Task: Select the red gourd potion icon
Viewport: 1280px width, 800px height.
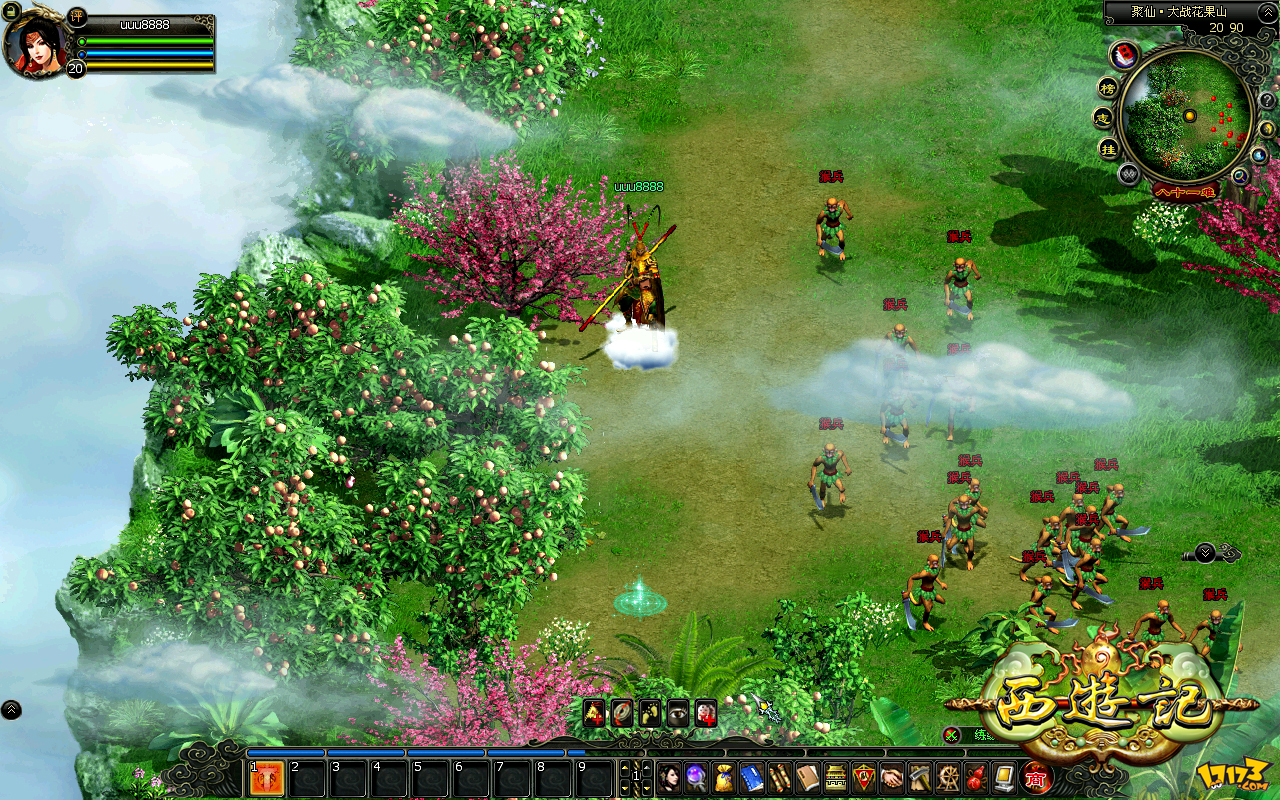Action: pos(974,778)
